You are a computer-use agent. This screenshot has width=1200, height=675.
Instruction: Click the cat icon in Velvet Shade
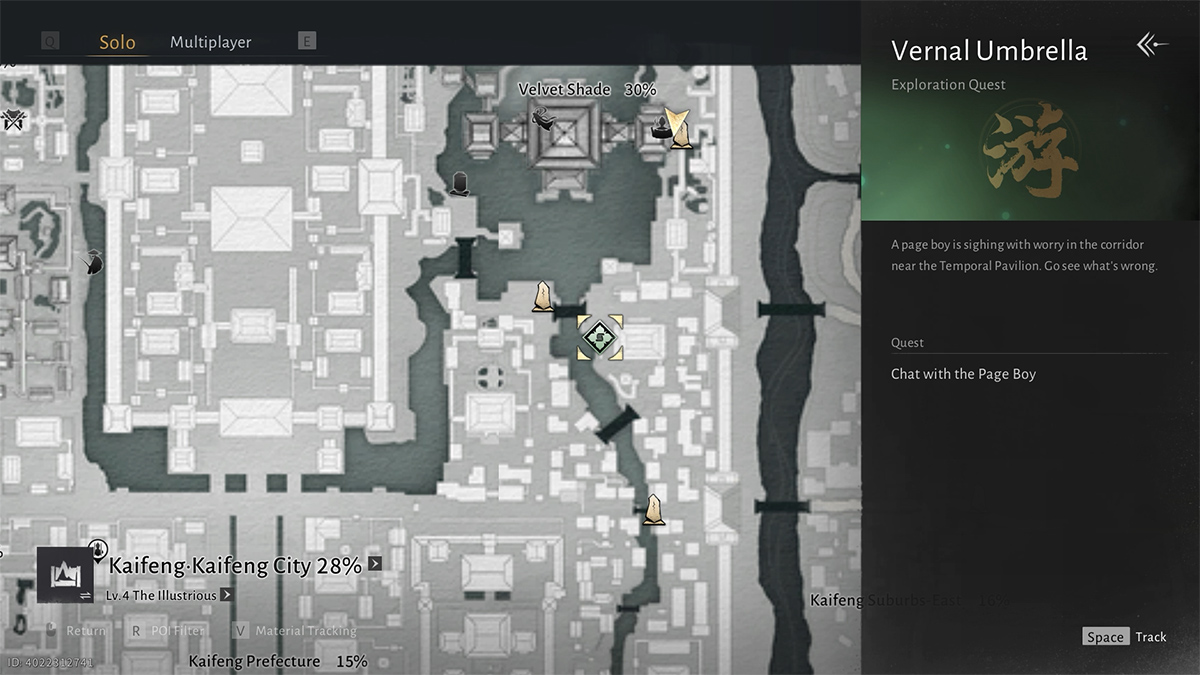pos(545,118)
